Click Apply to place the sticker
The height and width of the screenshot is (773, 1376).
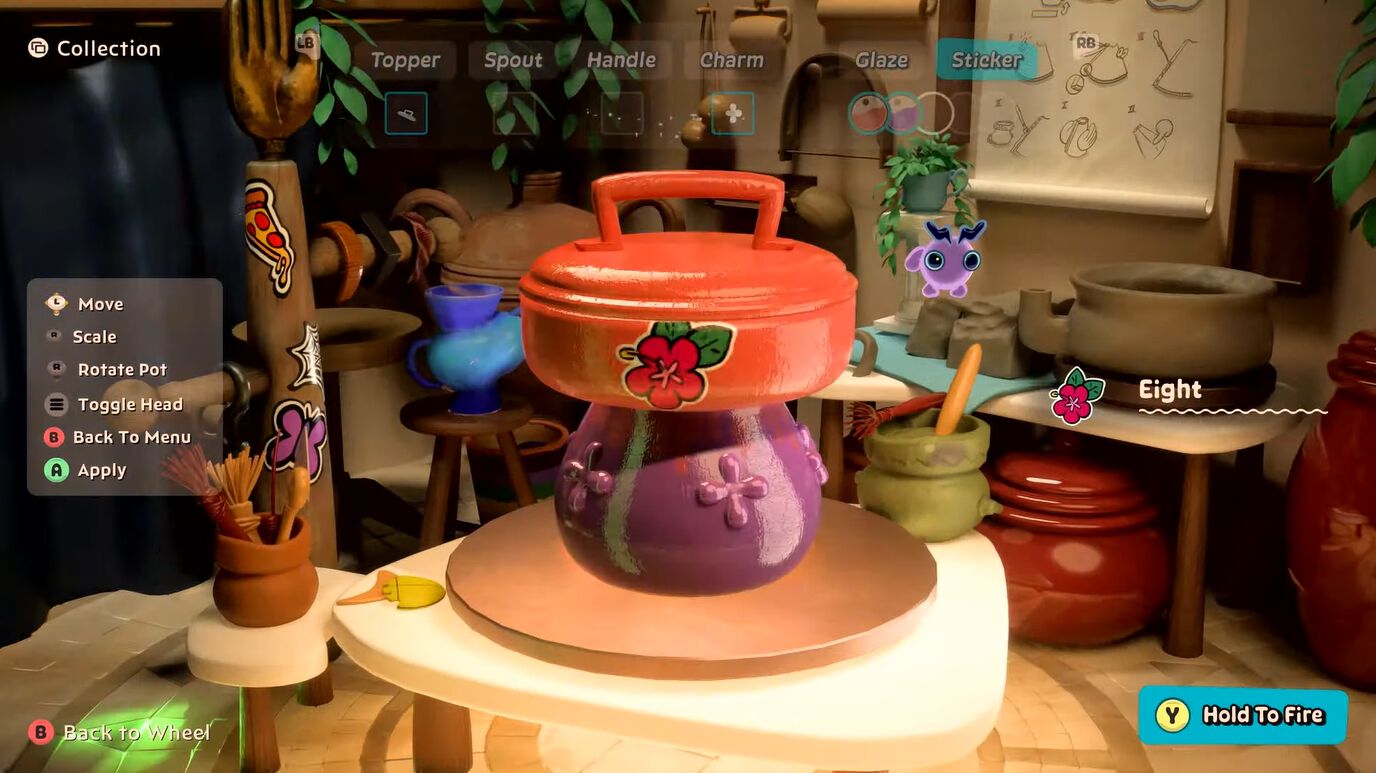(100, 470)
